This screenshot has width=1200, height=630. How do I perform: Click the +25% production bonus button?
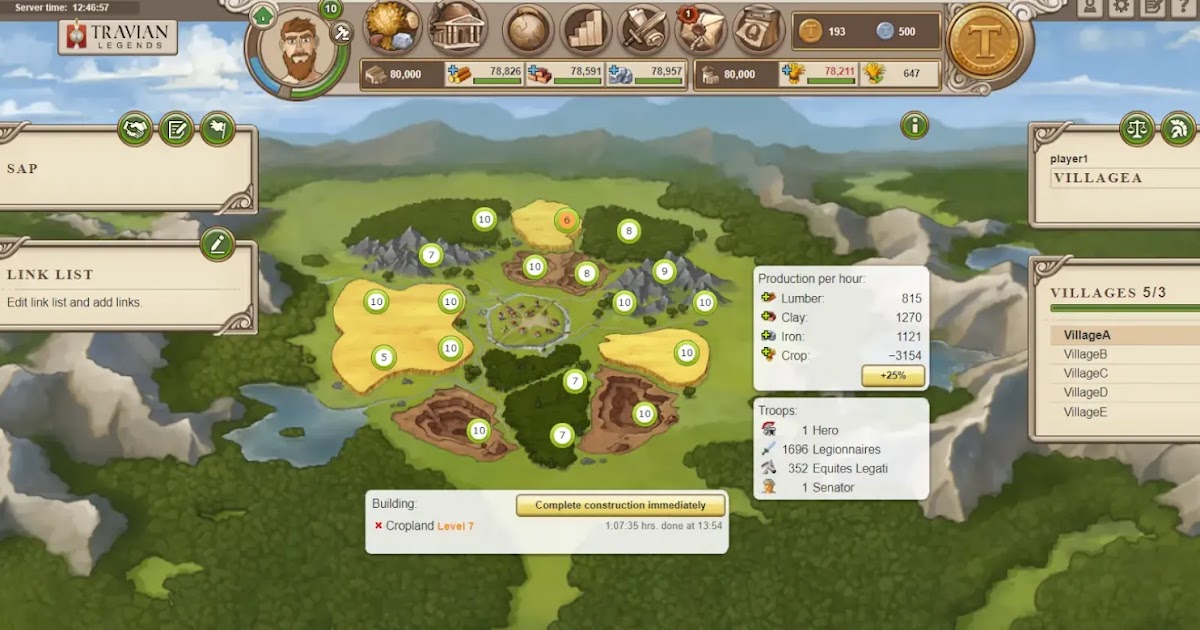892,376
